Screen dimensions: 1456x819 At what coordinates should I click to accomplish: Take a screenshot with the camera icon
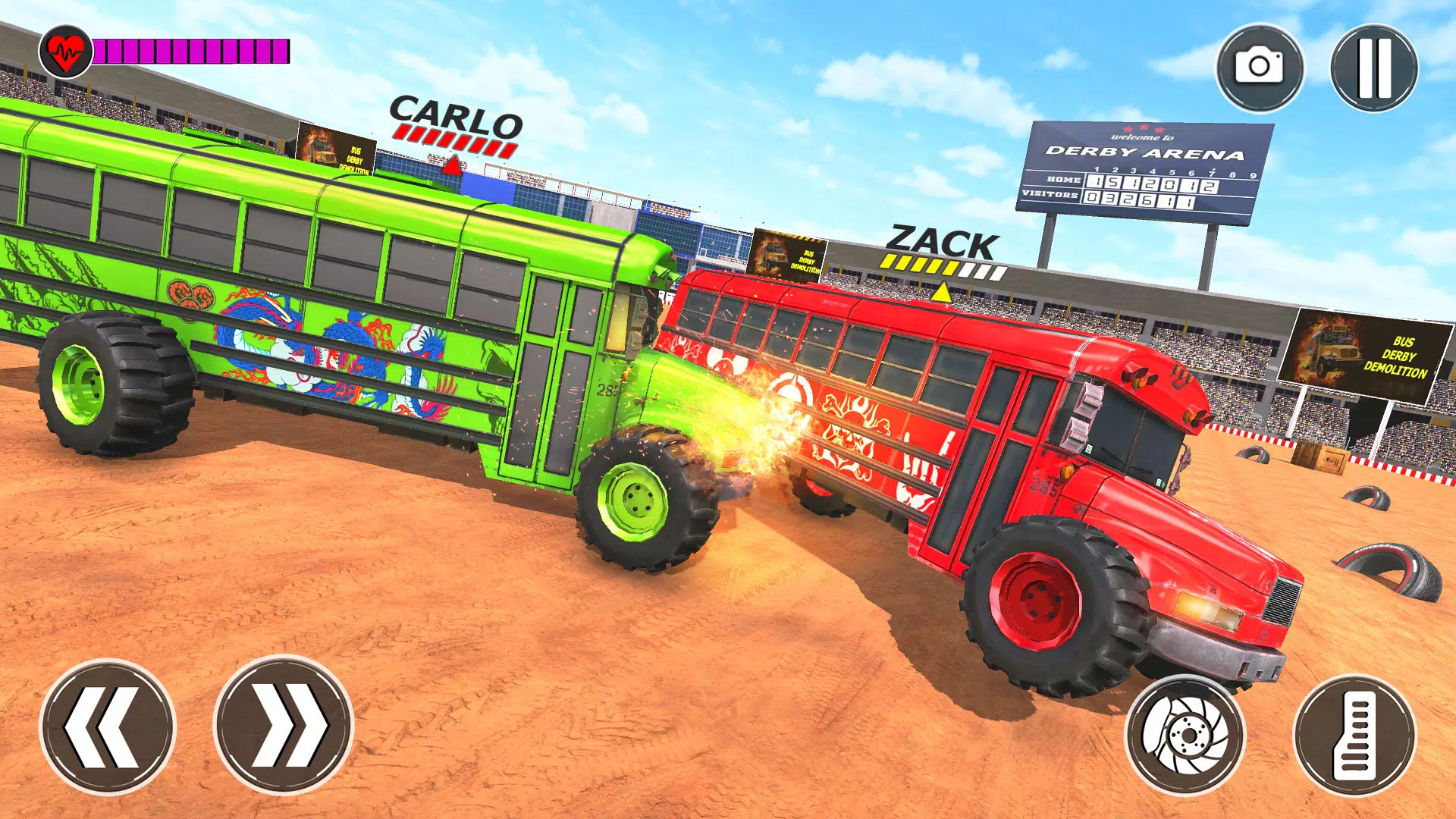pos(1259,68)
